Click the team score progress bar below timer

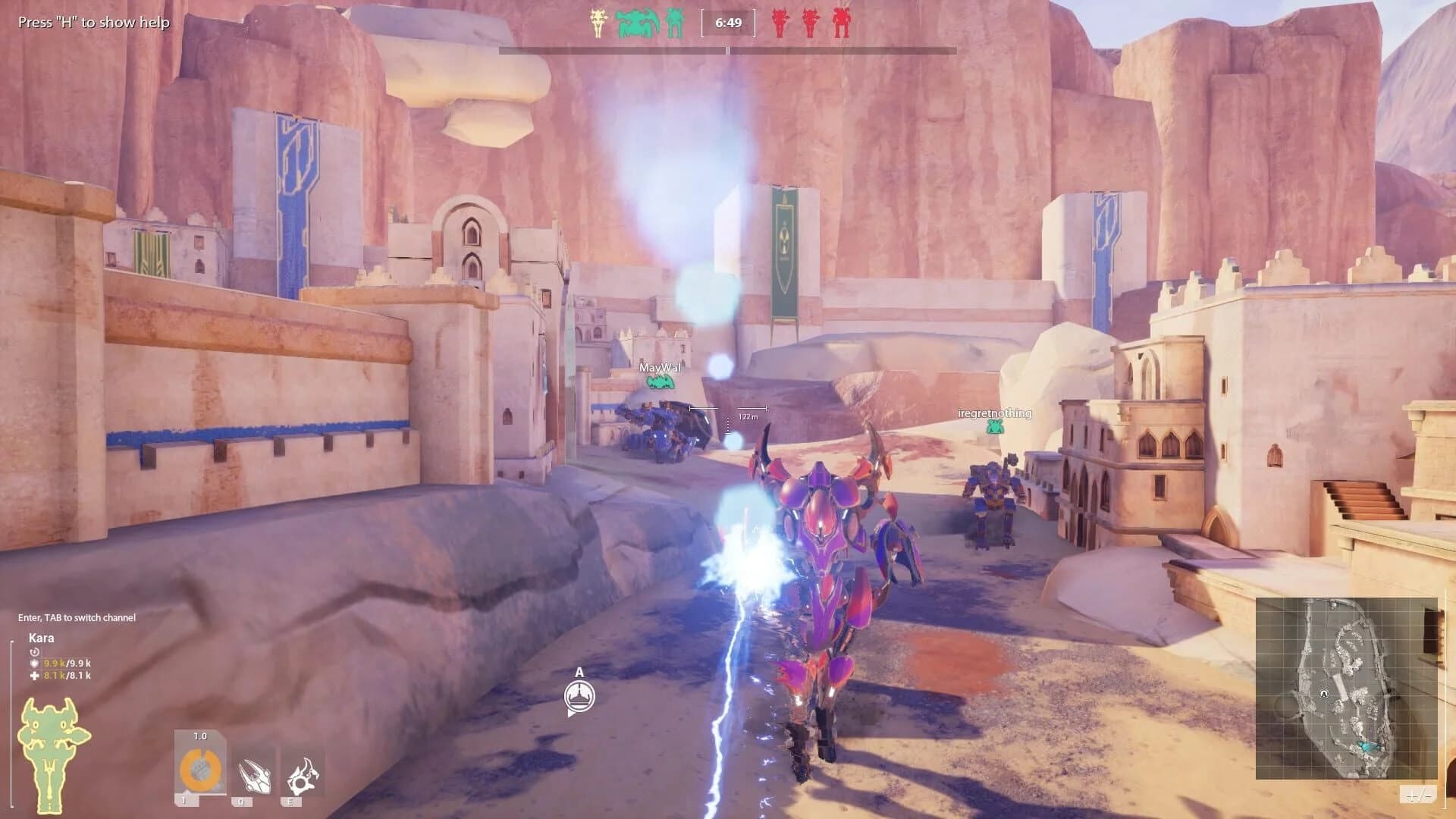[x=728, y=49]
